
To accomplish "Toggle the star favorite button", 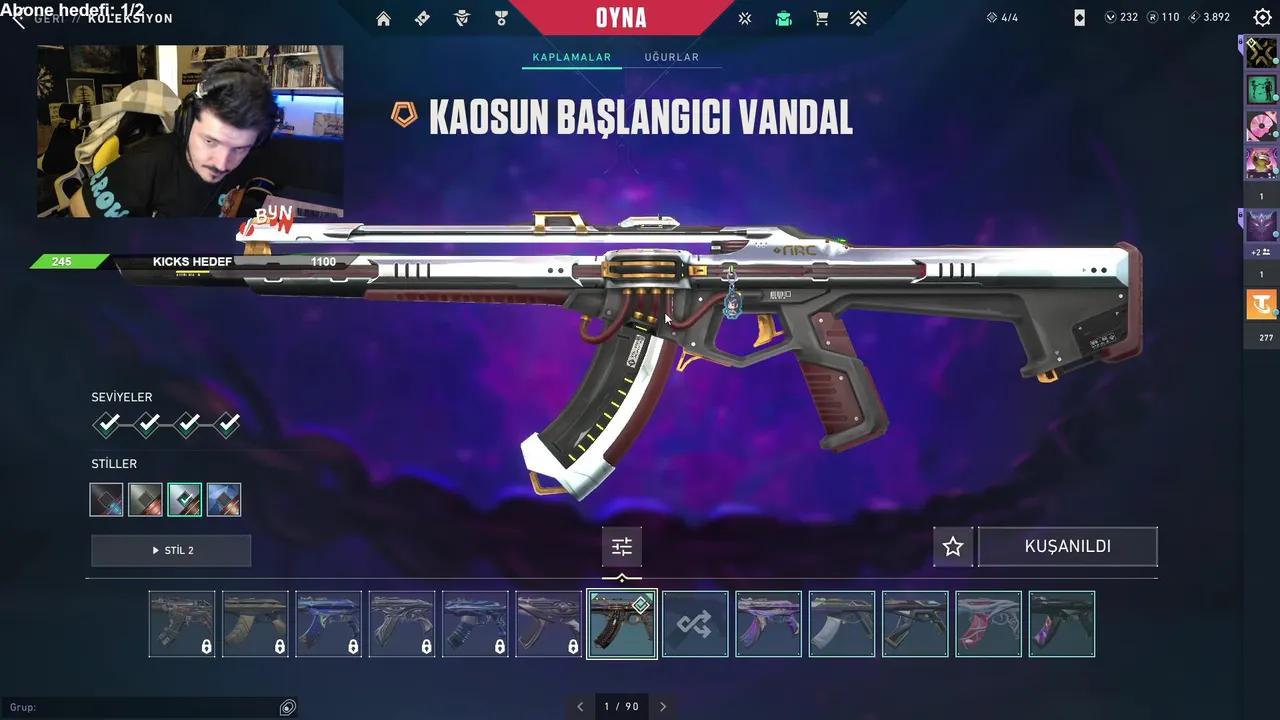I will (x=953, y=547).
